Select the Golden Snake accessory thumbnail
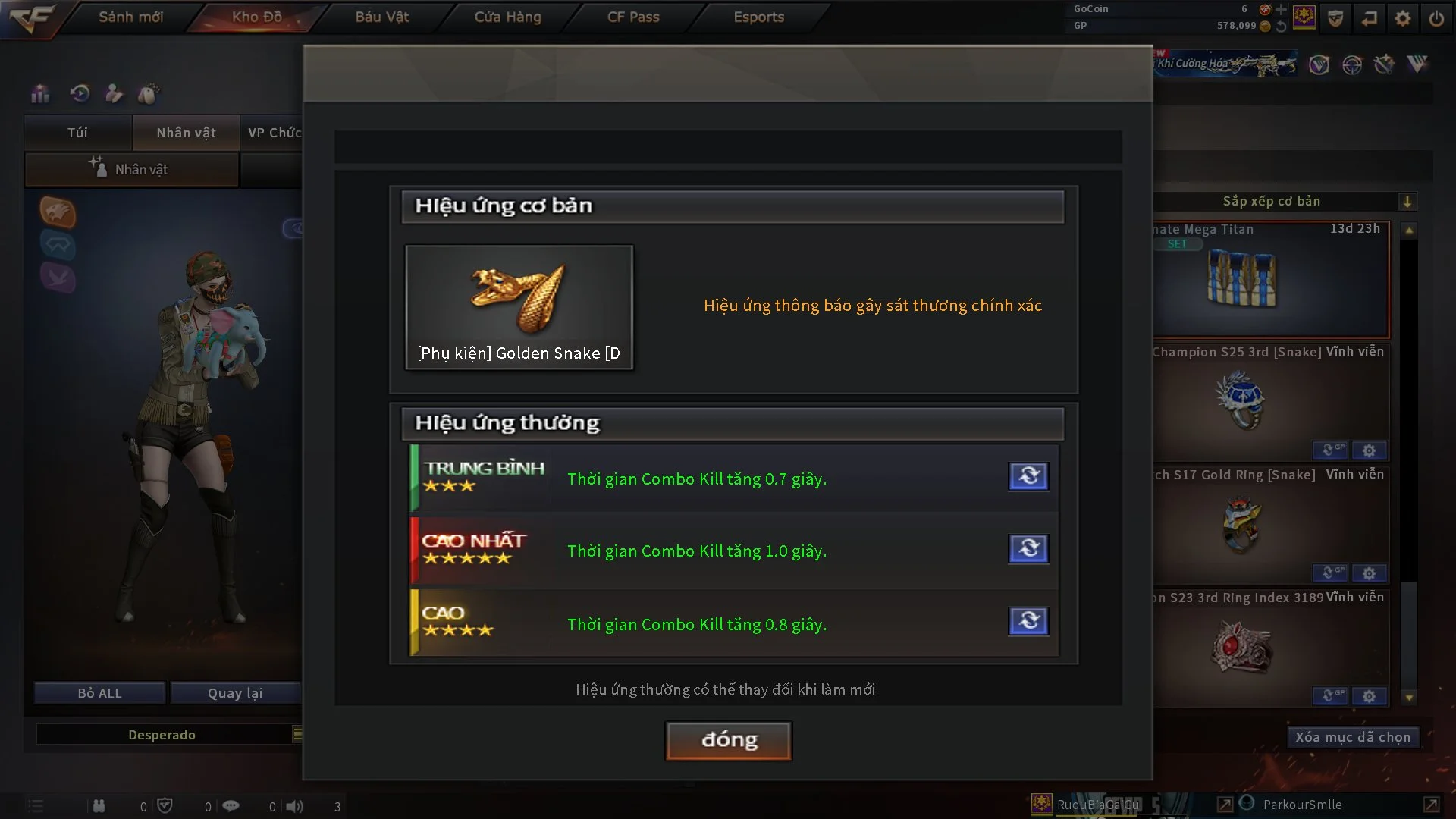This screenshot has width=1456, height=819. pos(519,307)
